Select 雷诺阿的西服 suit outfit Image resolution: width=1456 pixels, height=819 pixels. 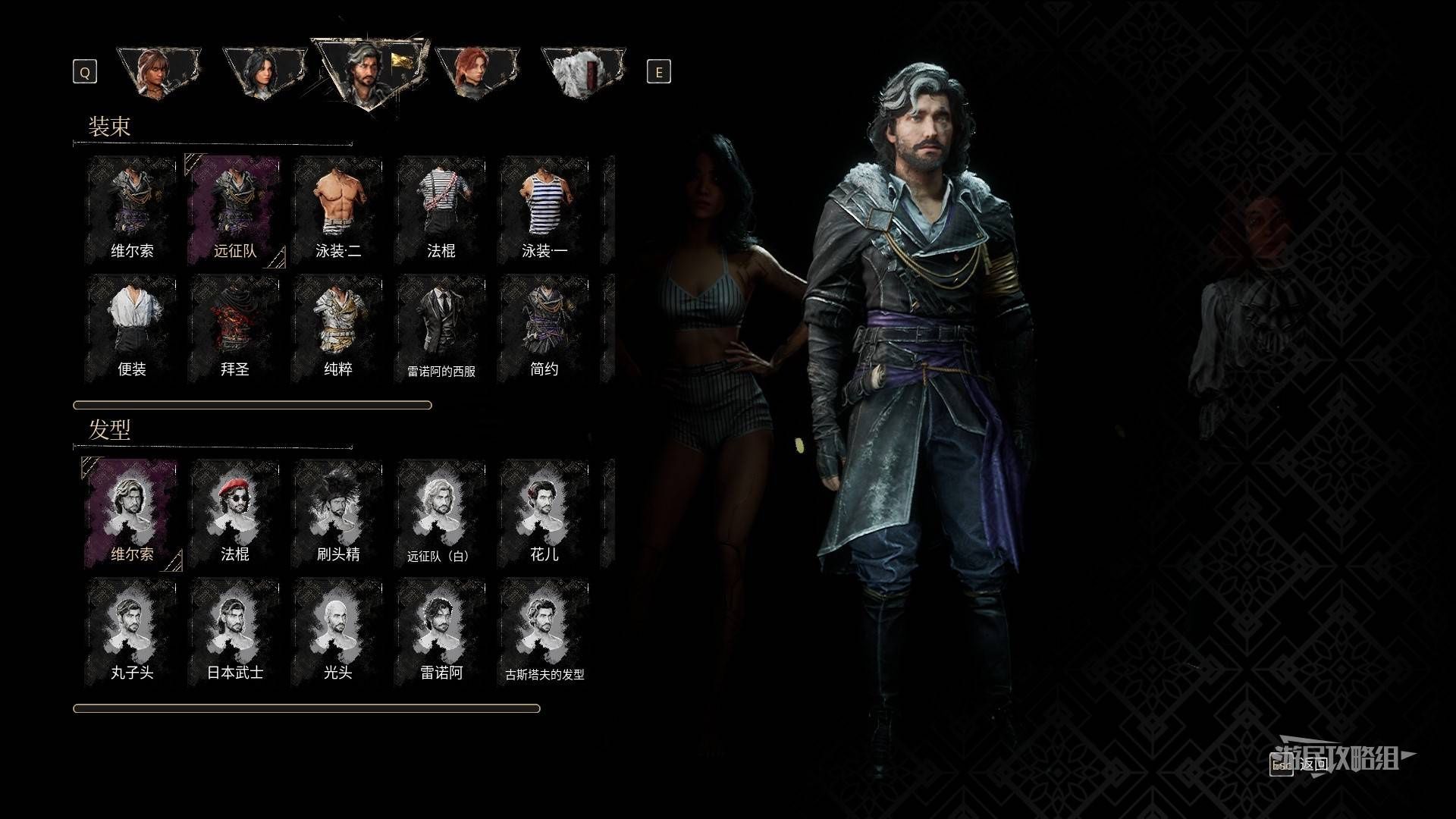pyautogui.click(x=441, y=328)
